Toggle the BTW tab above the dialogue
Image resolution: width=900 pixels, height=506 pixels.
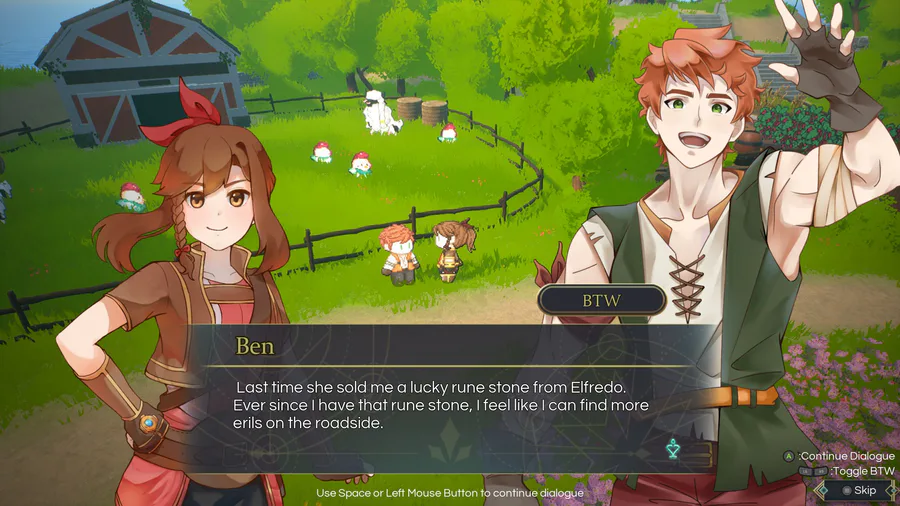click(602, 299)
